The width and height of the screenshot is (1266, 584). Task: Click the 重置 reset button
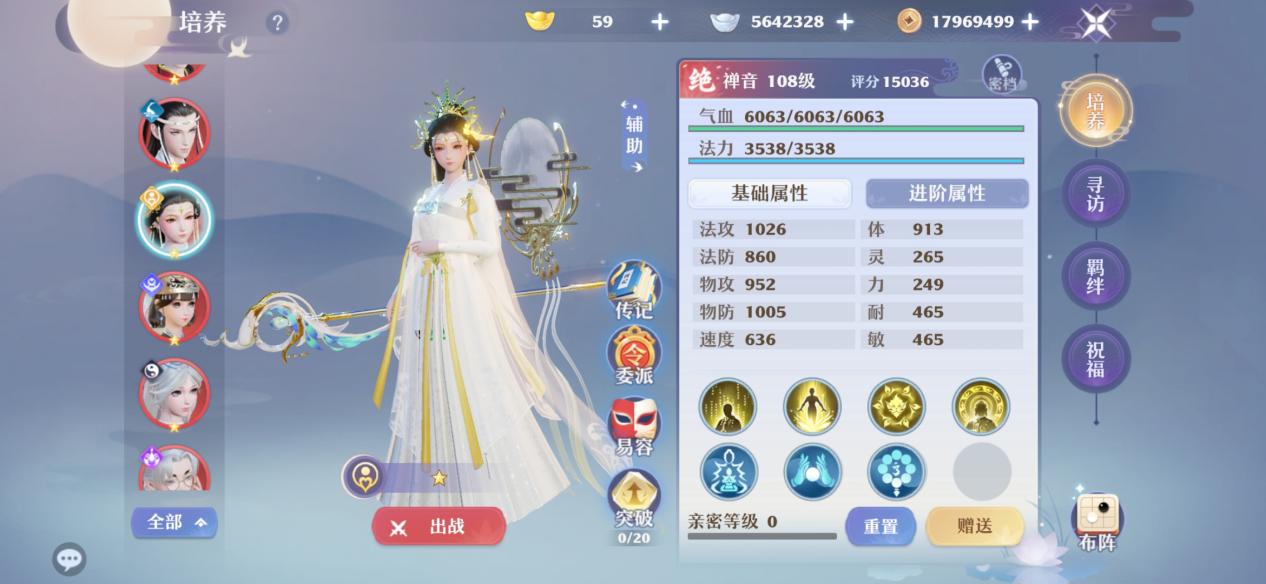click(x=880, y=526)
